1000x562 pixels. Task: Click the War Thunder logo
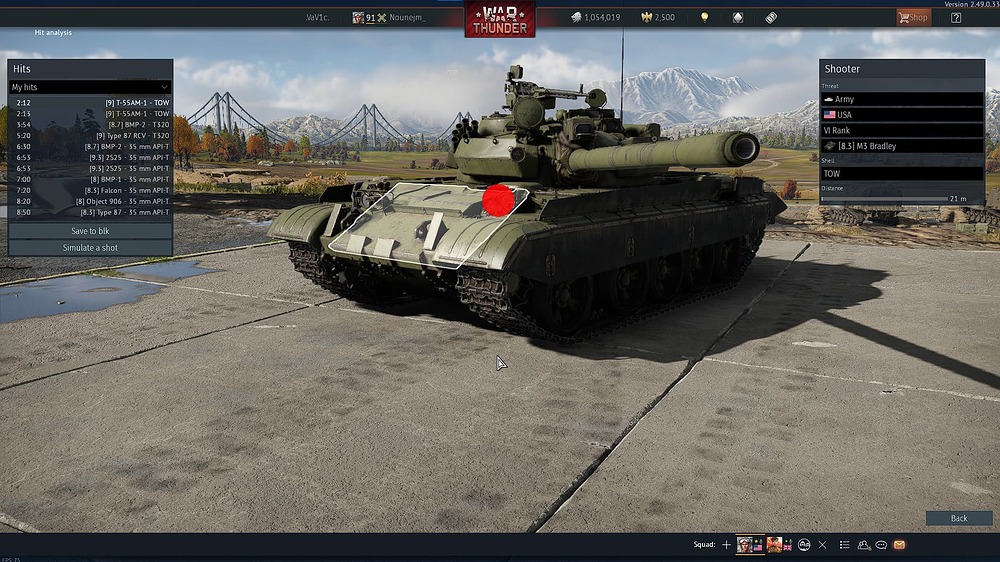point(499,18)
